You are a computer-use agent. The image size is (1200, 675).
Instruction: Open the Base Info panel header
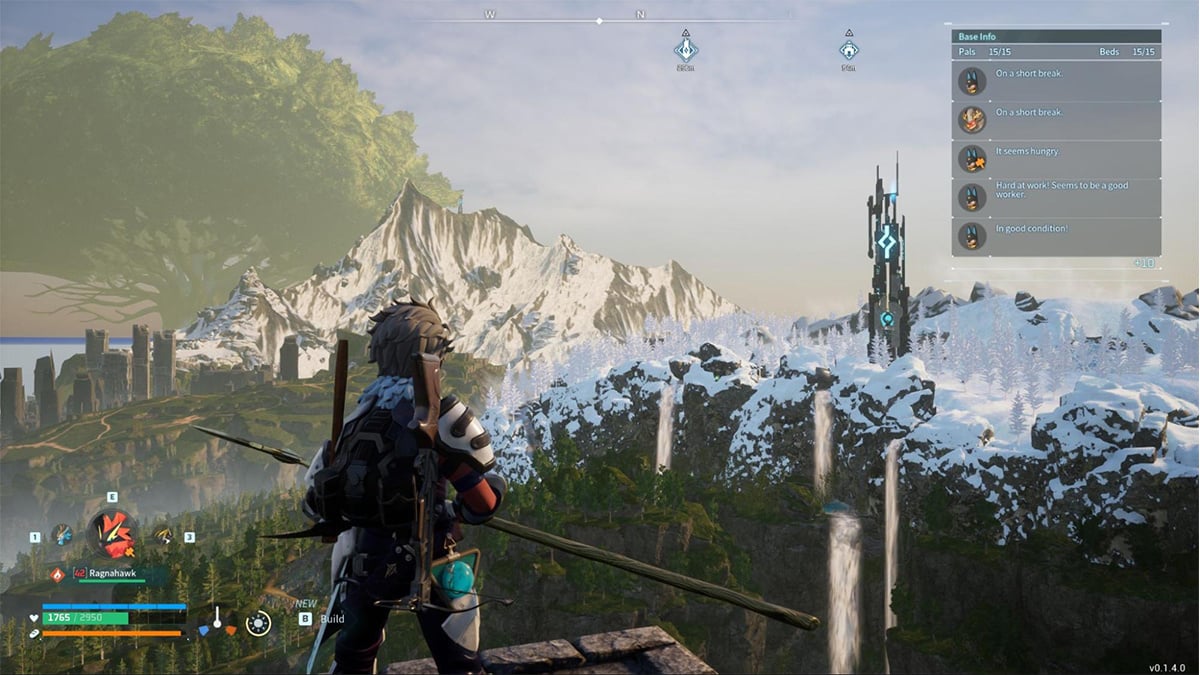click(x=1056, y=37)
